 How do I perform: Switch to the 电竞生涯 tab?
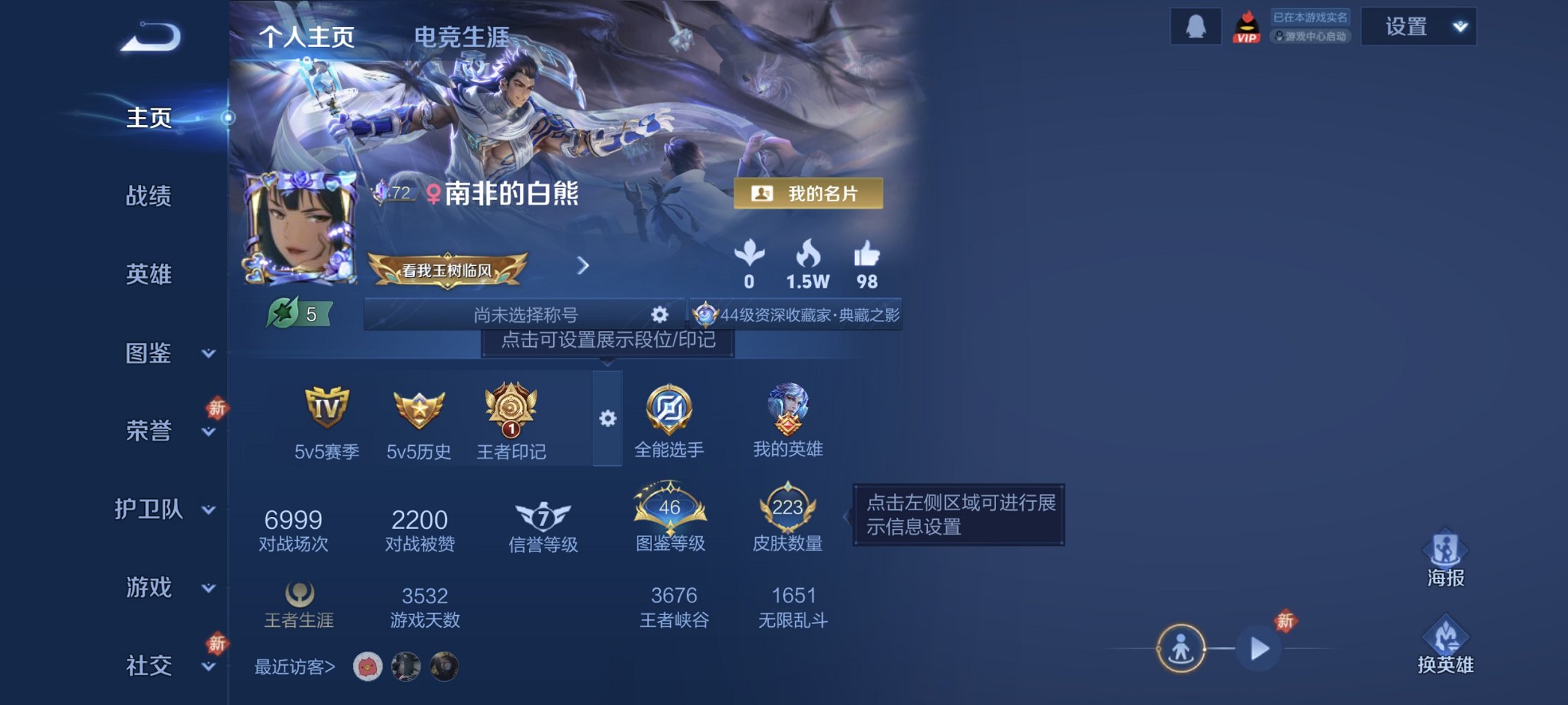(x=461, y=37)
